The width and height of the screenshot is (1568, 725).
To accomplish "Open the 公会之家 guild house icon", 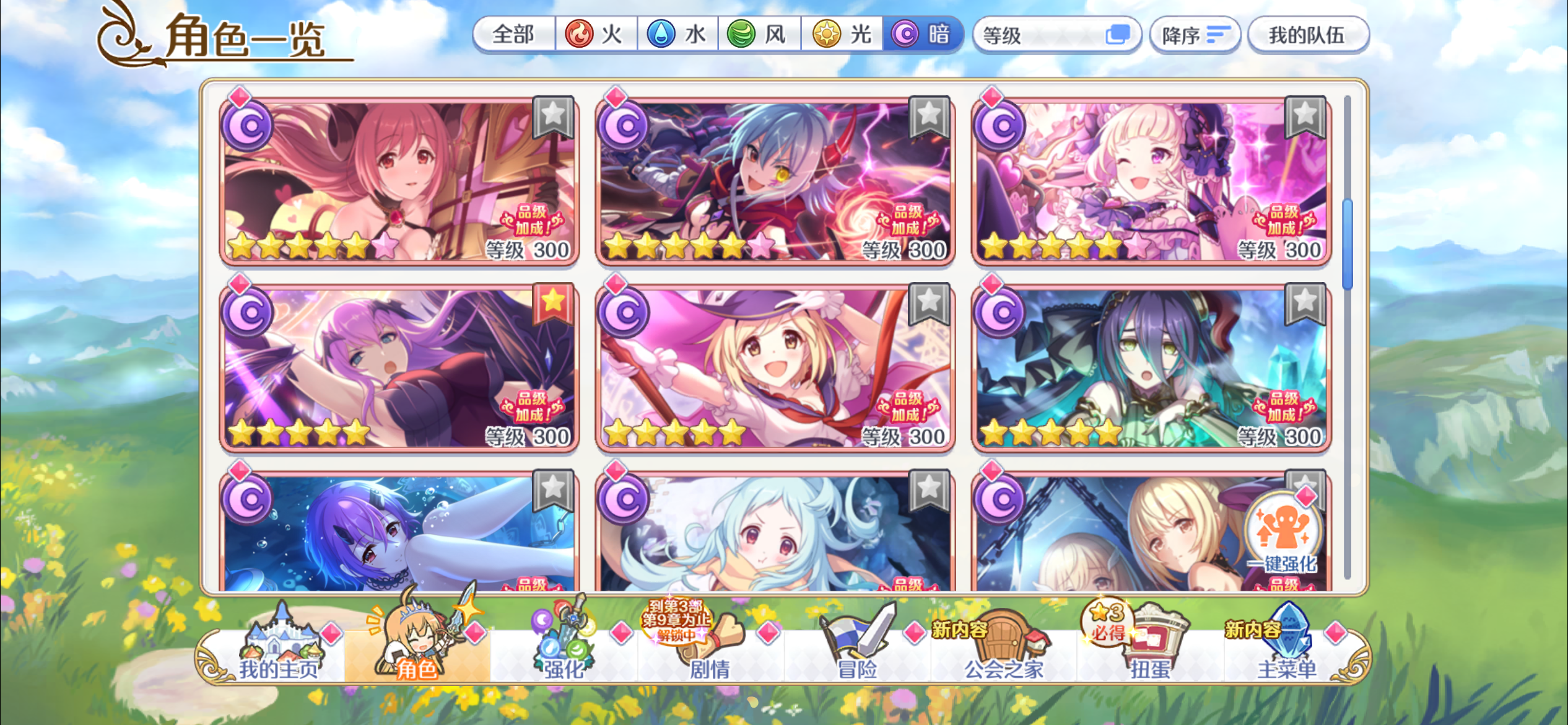I will click(x=1008, y=640).
